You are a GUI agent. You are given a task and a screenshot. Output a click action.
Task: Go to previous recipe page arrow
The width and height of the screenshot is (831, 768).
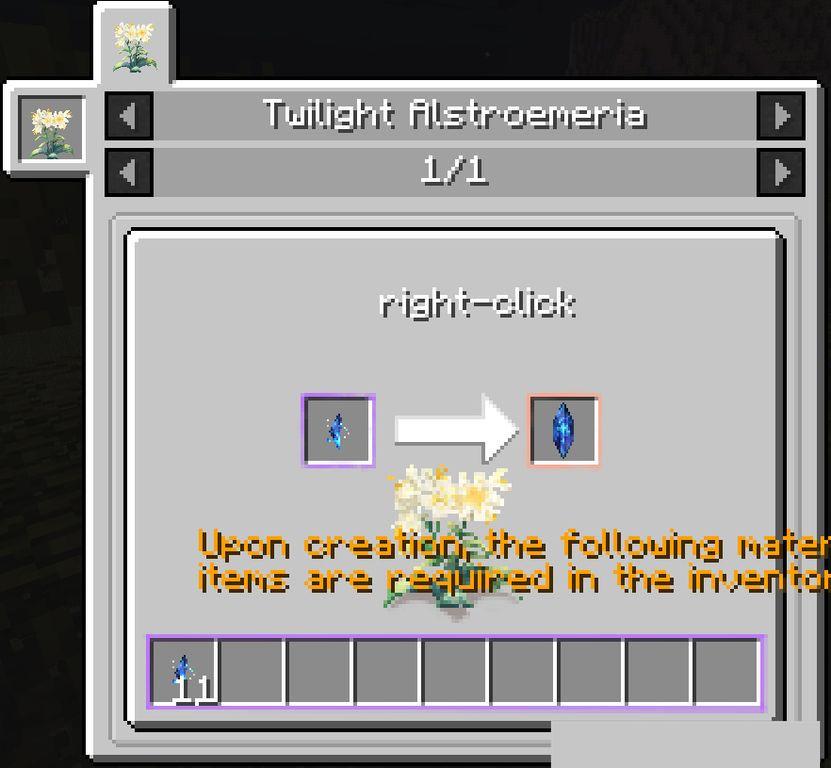[129, 172]
